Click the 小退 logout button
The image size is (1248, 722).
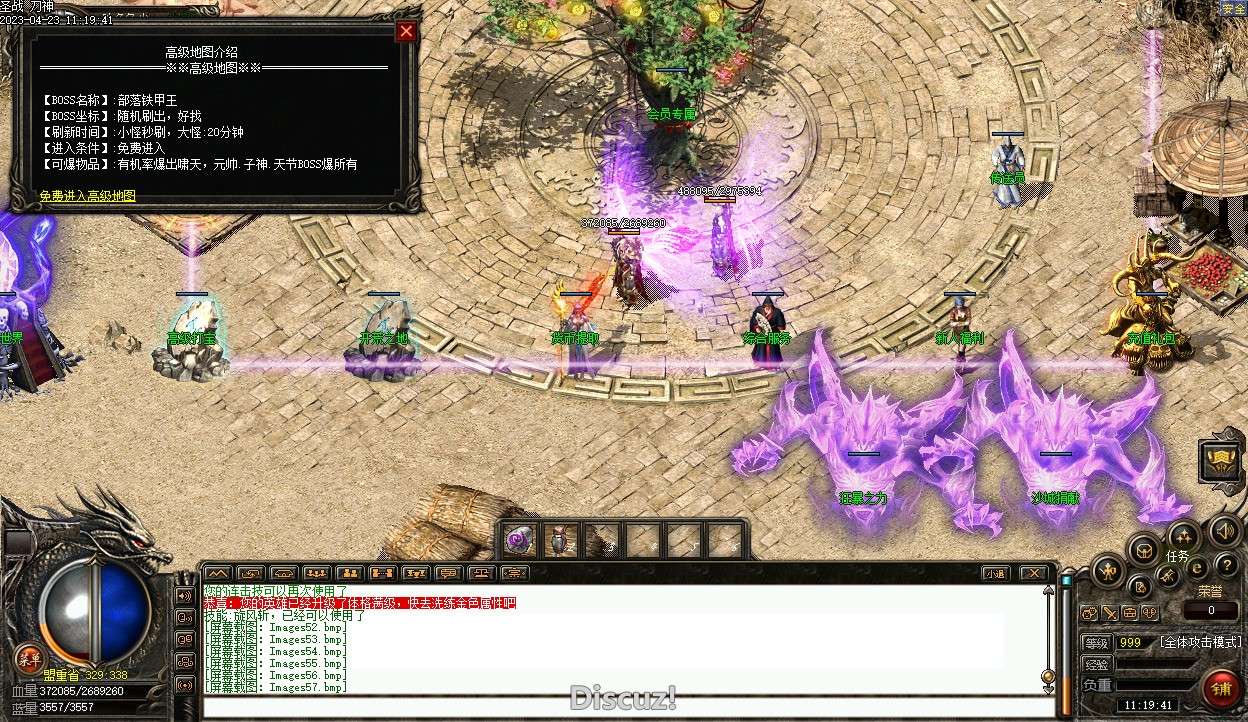[994, 573]
